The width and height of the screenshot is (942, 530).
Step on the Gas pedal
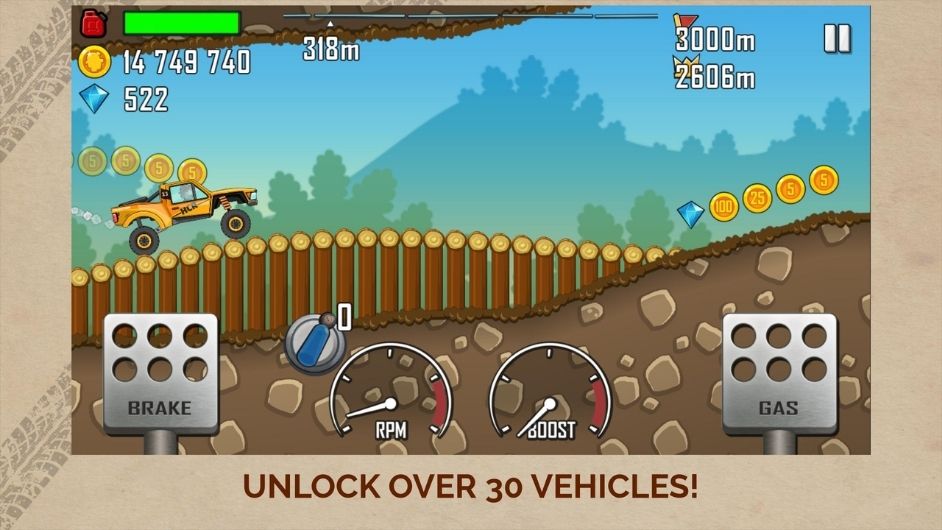pos(779,372)
